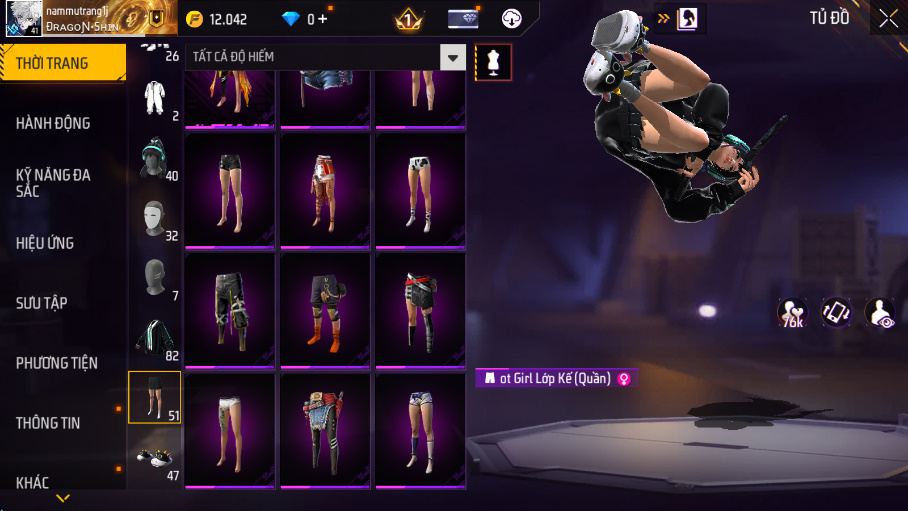Tap the phone rotation icon
Viewport: 908px width, 511px height.
tap(835, 312)
